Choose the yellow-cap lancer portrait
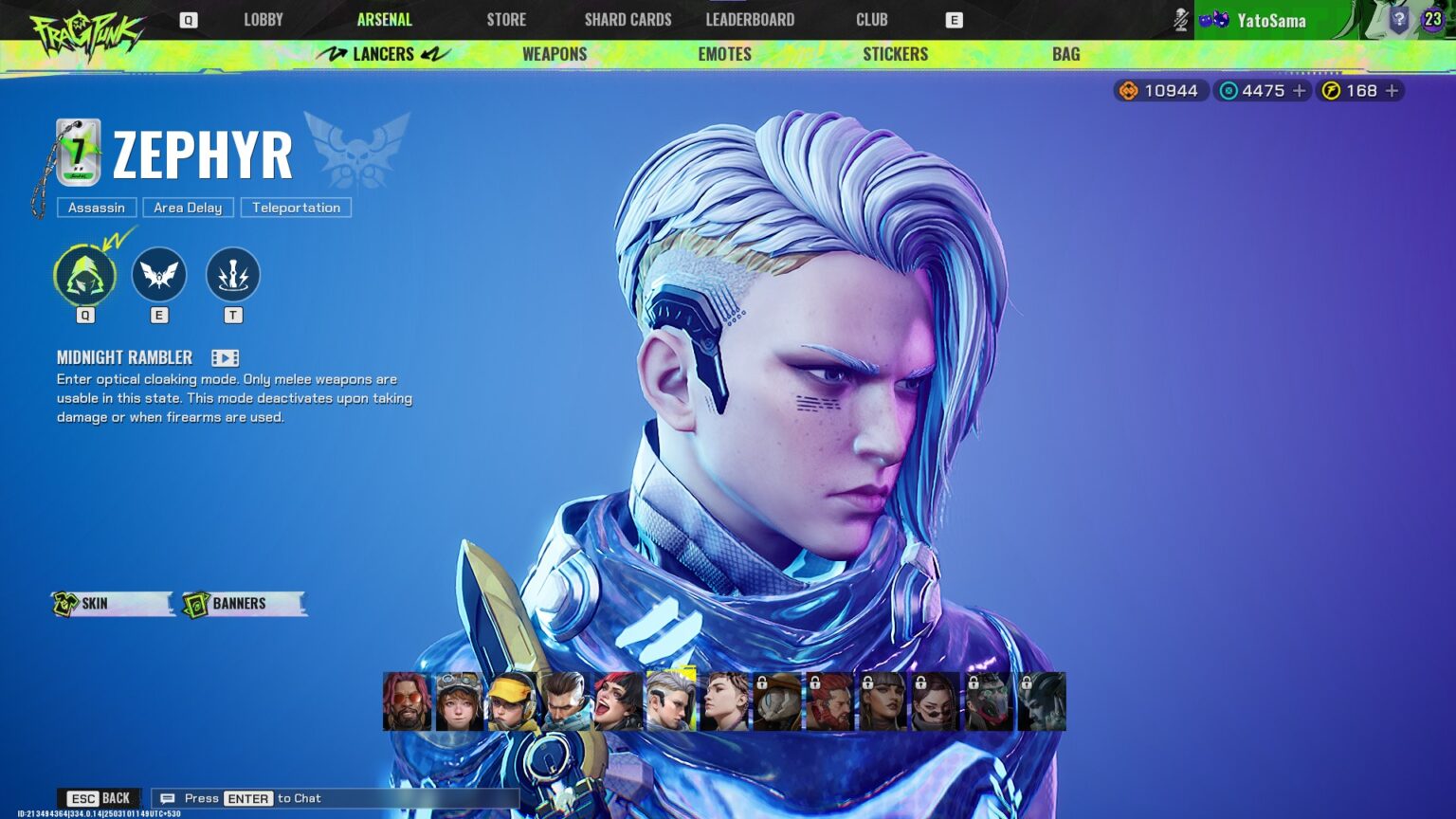The width and height of the screenshot is (1456, 819). click(511, 701)
